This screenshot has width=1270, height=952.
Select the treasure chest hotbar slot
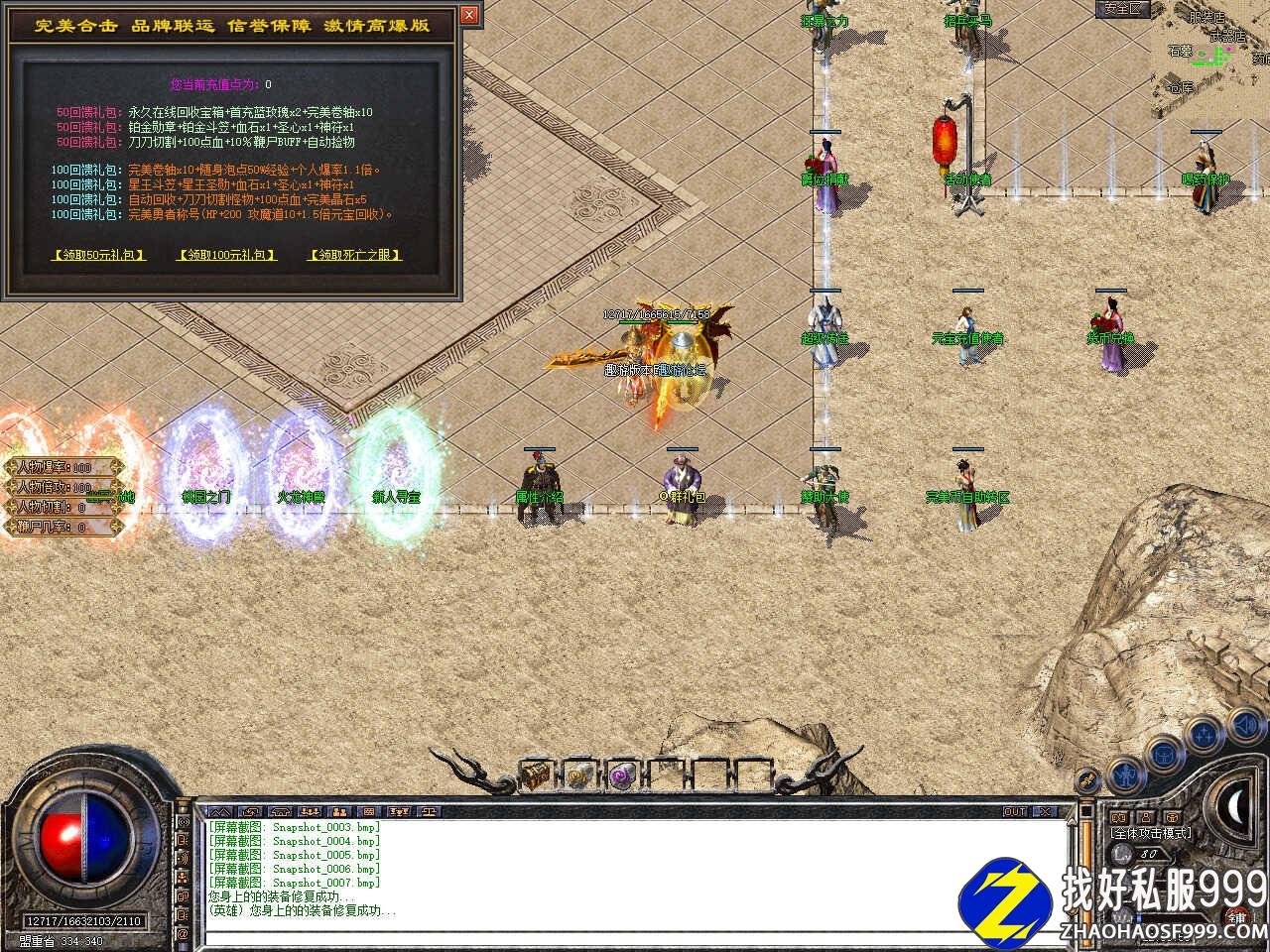(537, 774)
